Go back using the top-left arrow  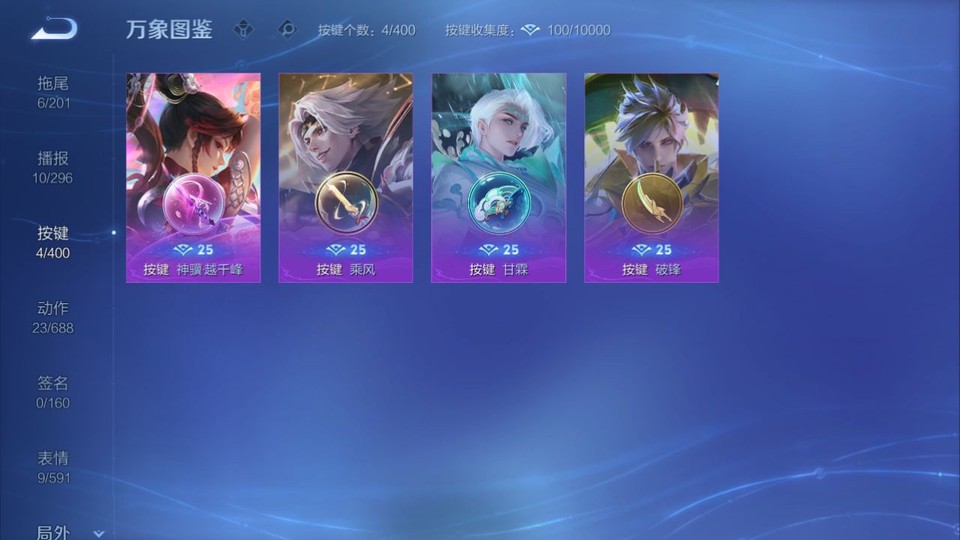(x=53, y=28)
